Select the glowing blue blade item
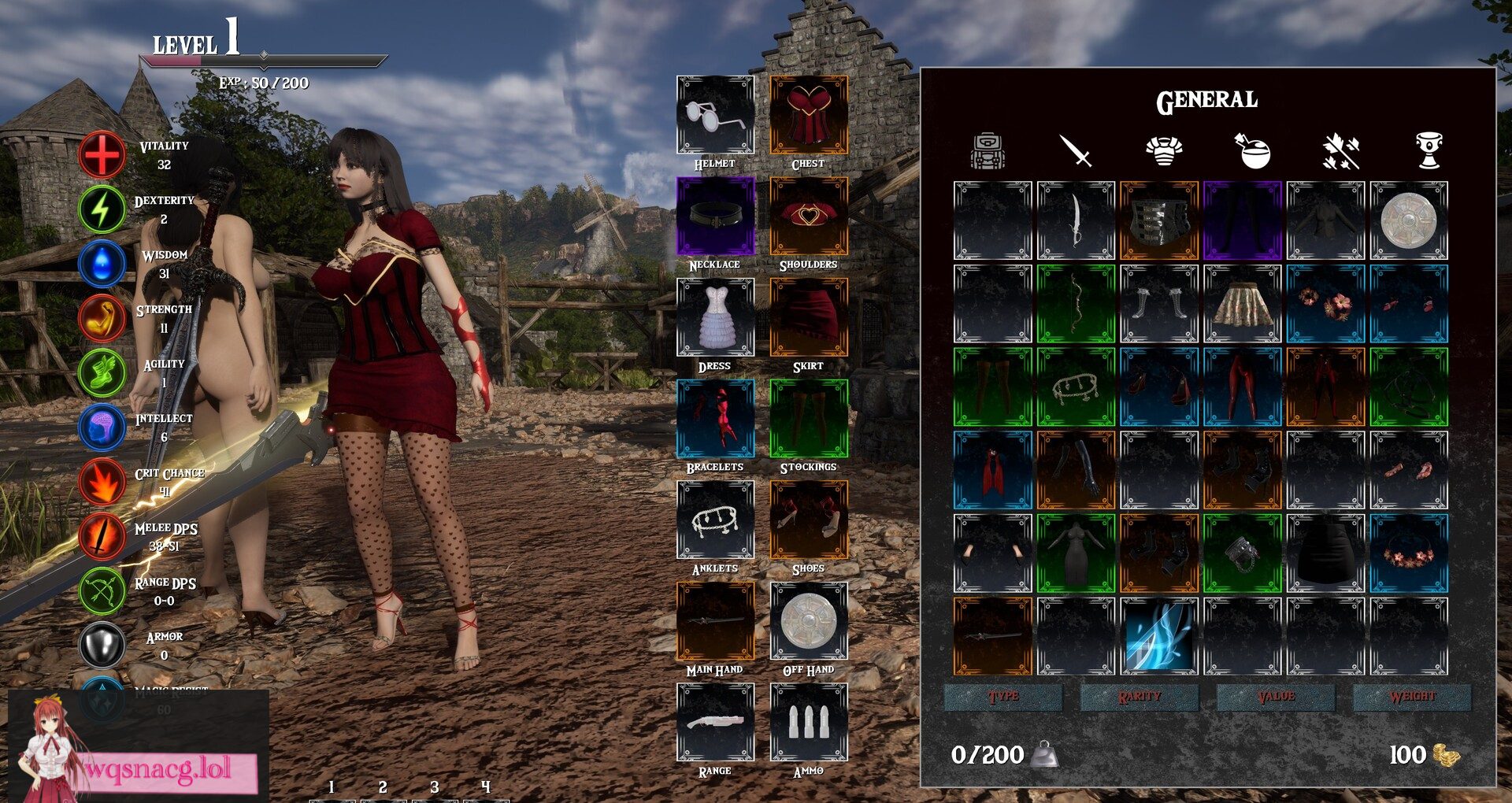 [x=1158, y=636]
